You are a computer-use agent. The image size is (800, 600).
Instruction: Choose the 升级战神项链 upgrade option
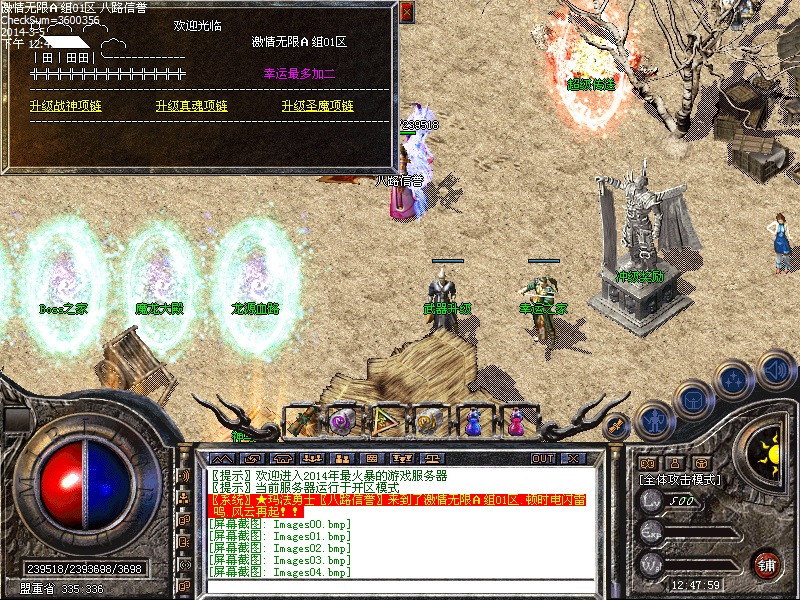(x=66, y=106)
